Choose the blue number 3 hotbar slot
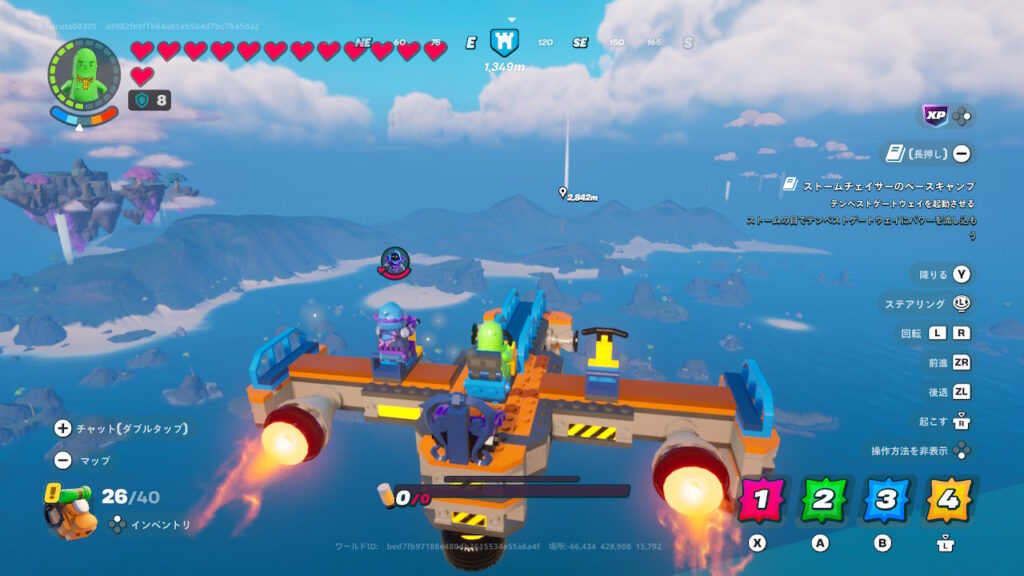1024x576 pixels. 886,501
